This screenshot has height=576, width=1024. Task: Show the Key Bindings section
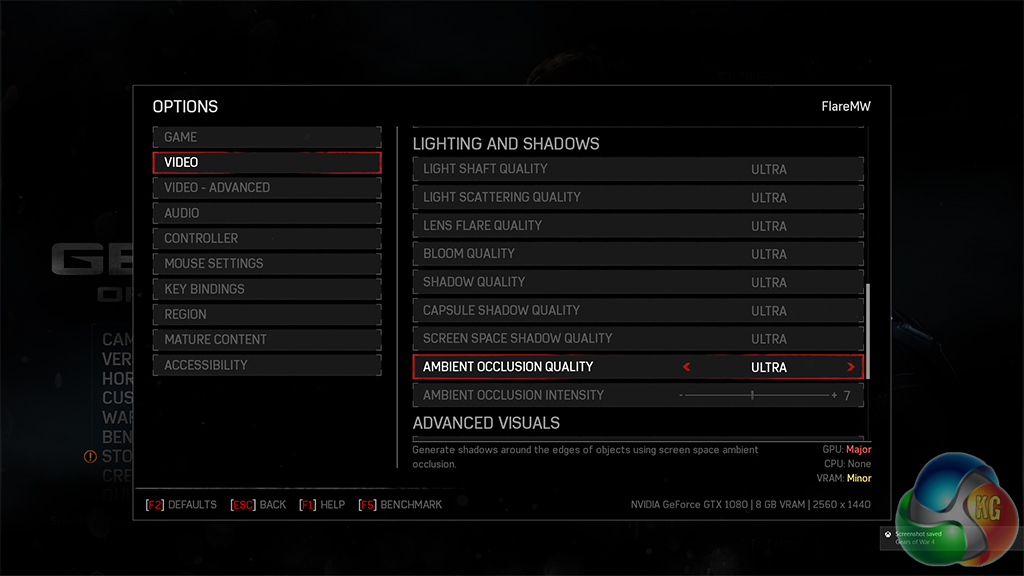[266, 289]
